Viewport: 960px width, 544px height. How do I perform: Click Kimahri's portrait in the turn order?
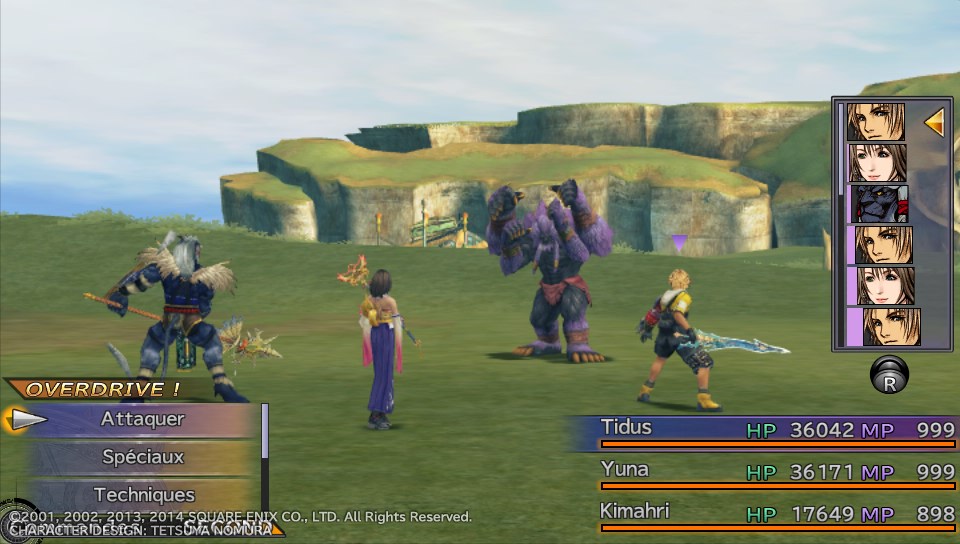coord(877,204)
